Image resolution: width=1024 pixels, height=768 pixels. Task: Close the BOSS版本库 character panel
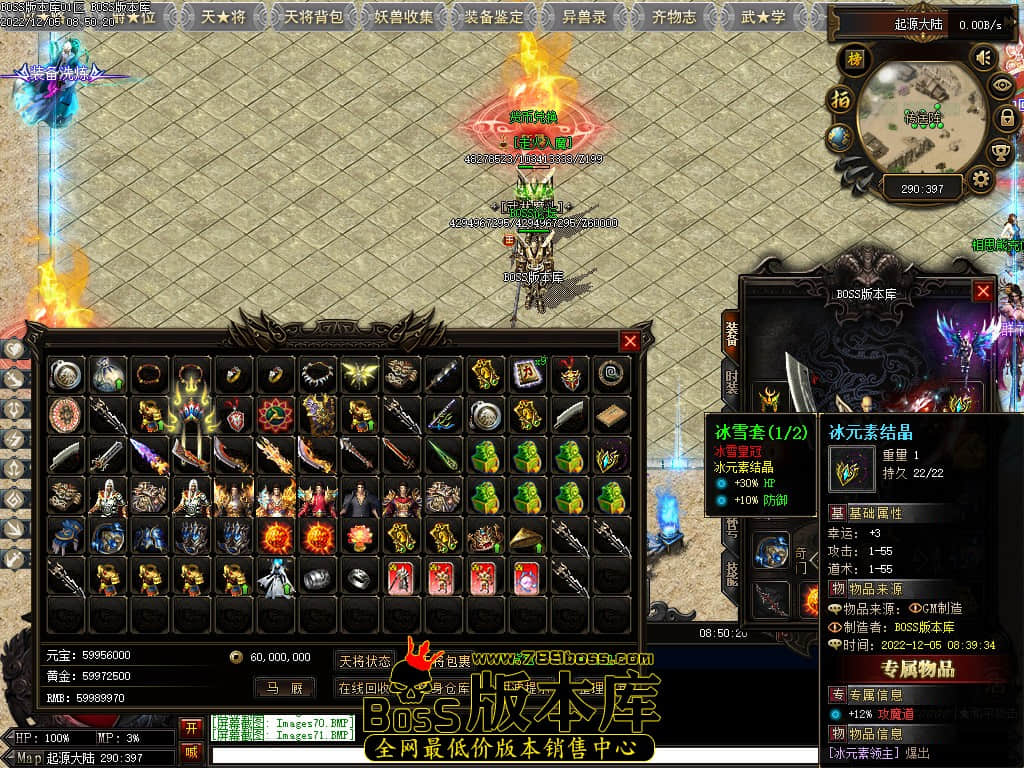coord(983,291)
